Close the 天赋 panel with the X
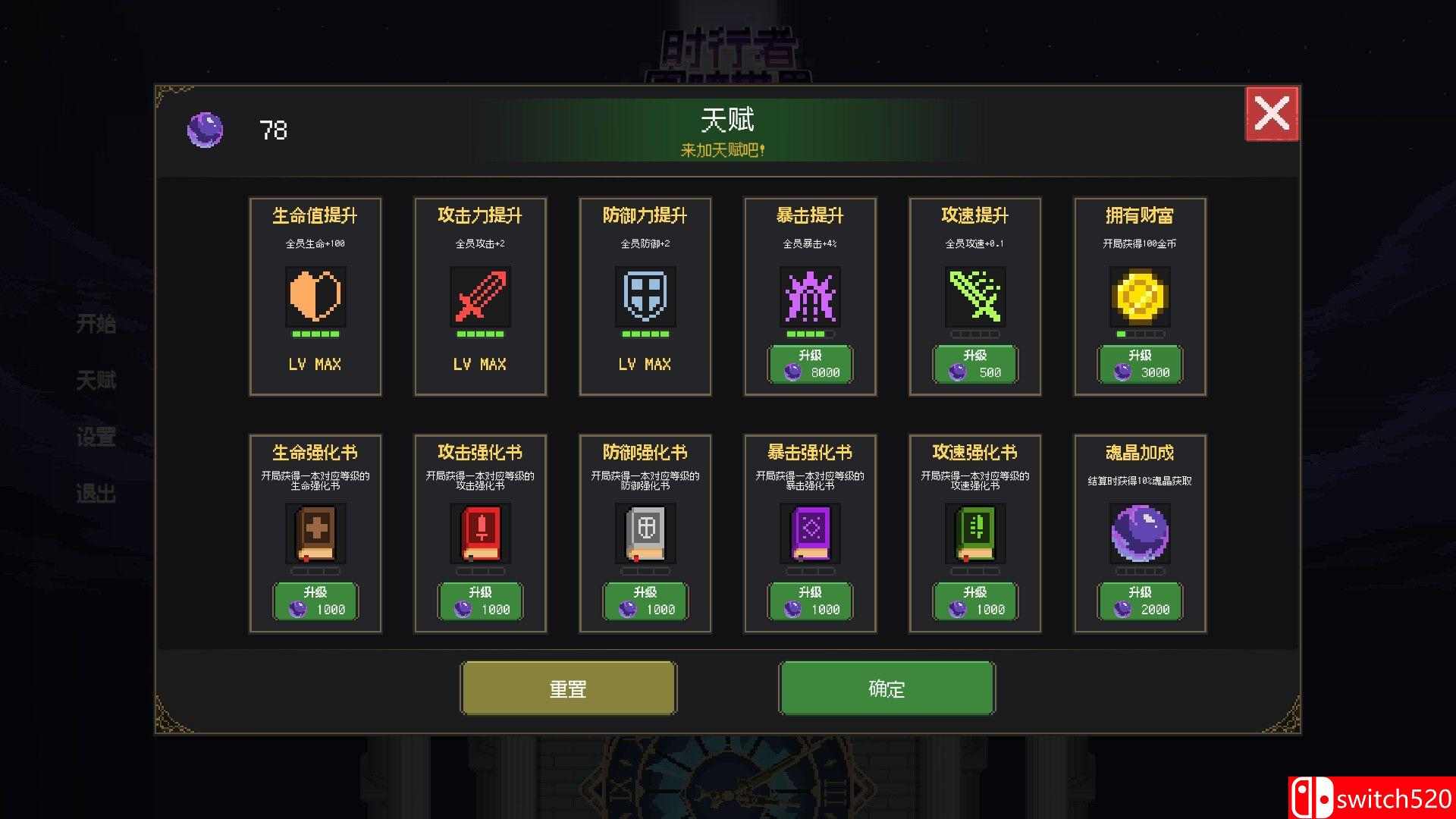The height and width of the screenshot is (819, 1456). tap(1272, 114)
